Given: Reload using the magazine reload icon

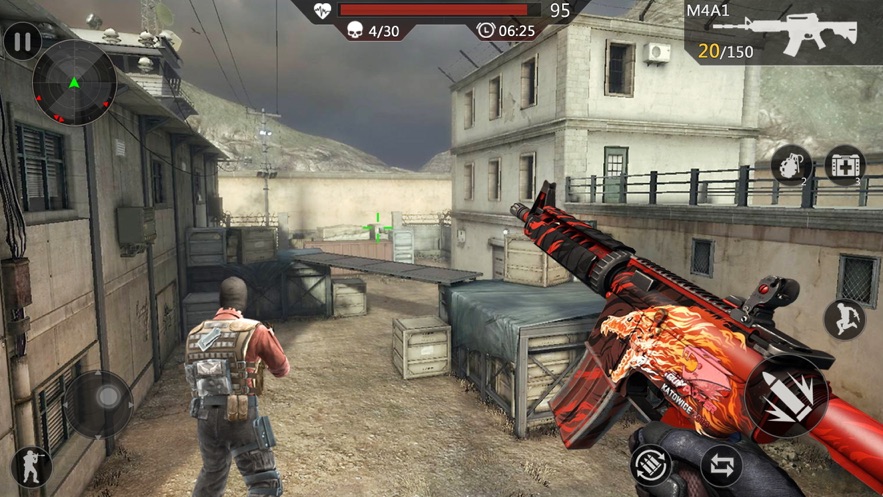Looking at the screenshot, I should coord(652,465).
